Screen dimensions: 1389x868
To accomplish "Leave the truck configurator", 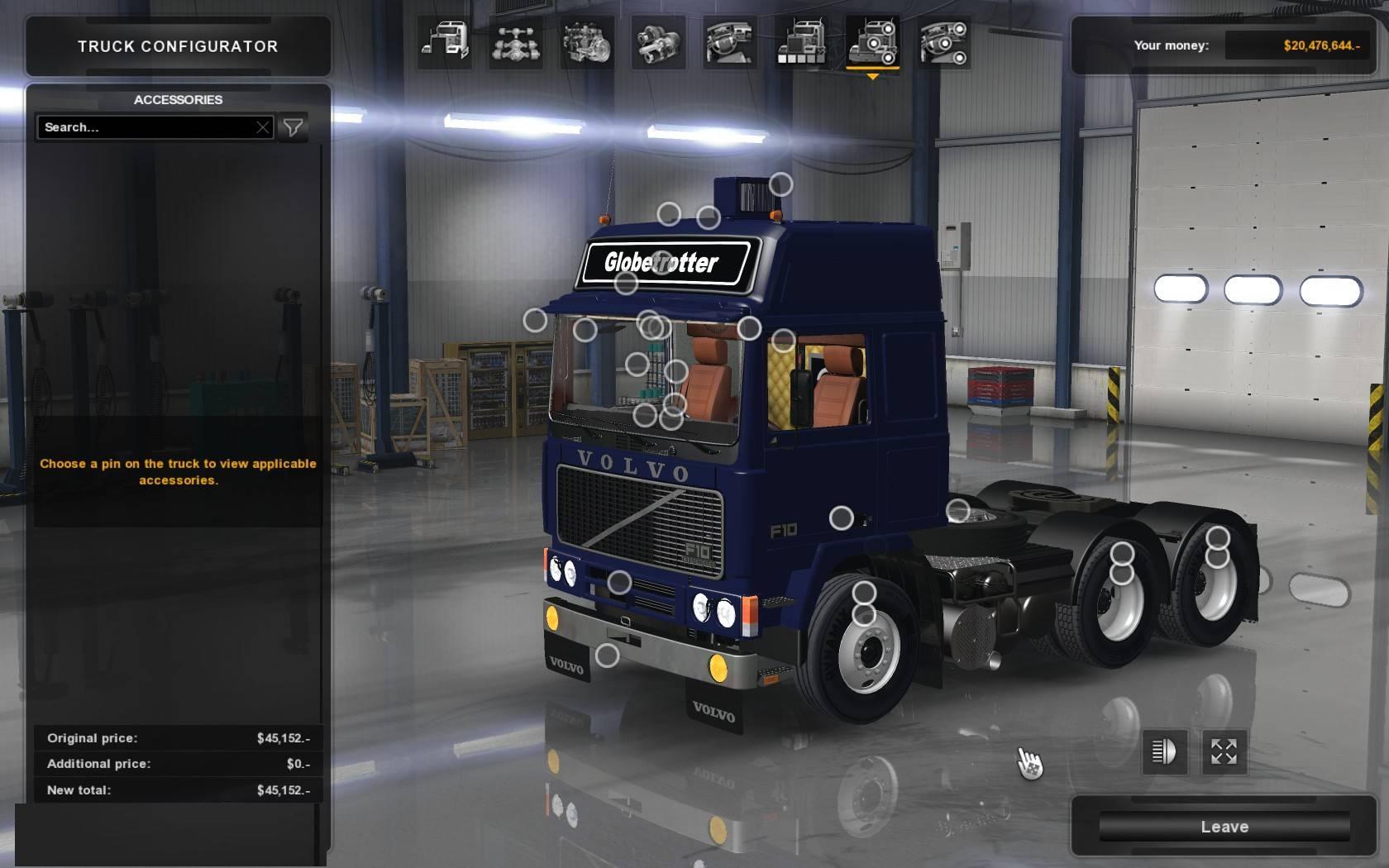I will [1224, 827].
